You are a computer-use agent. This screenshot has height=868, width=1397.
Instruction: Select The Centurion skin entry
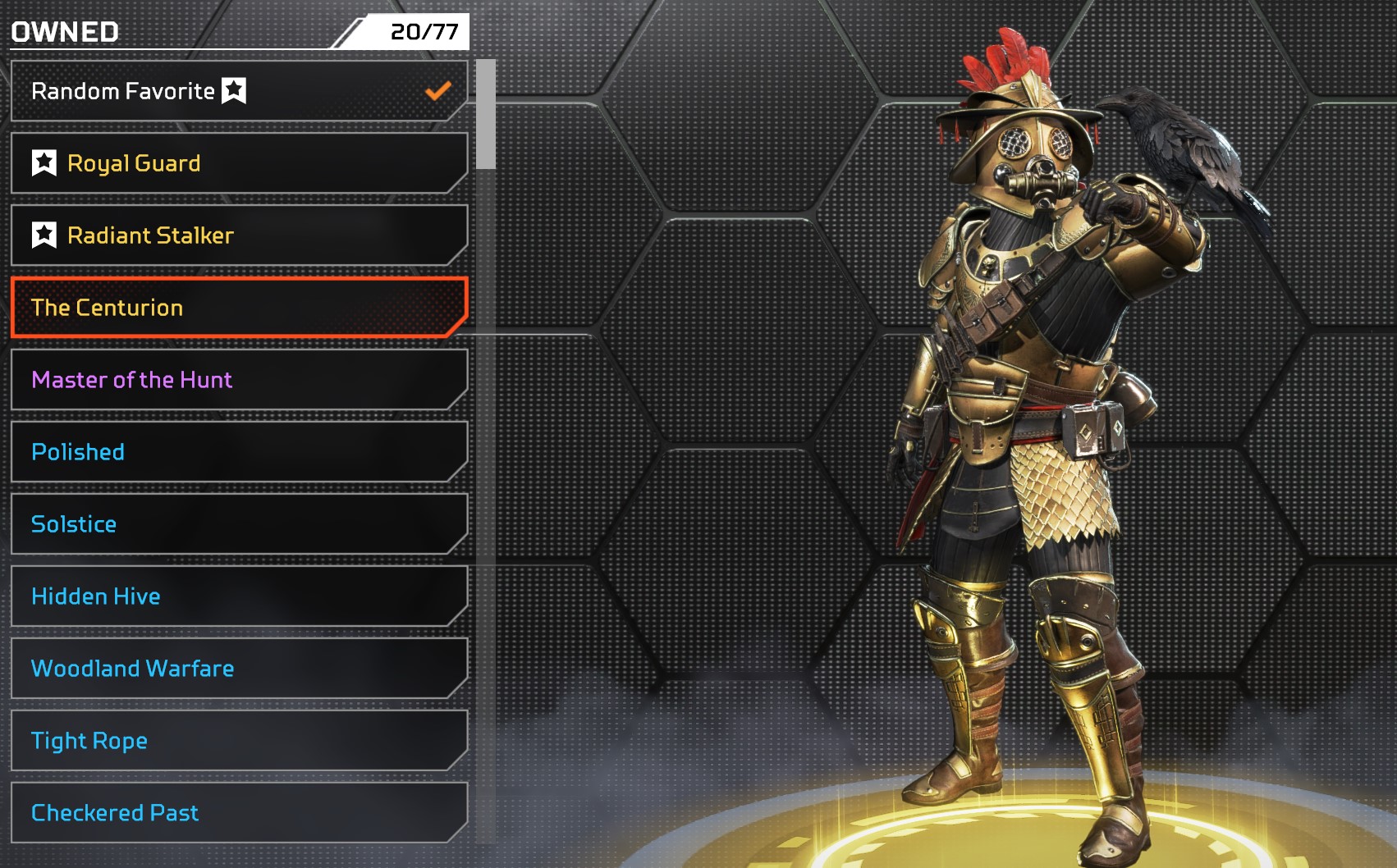tap(238, 308)
